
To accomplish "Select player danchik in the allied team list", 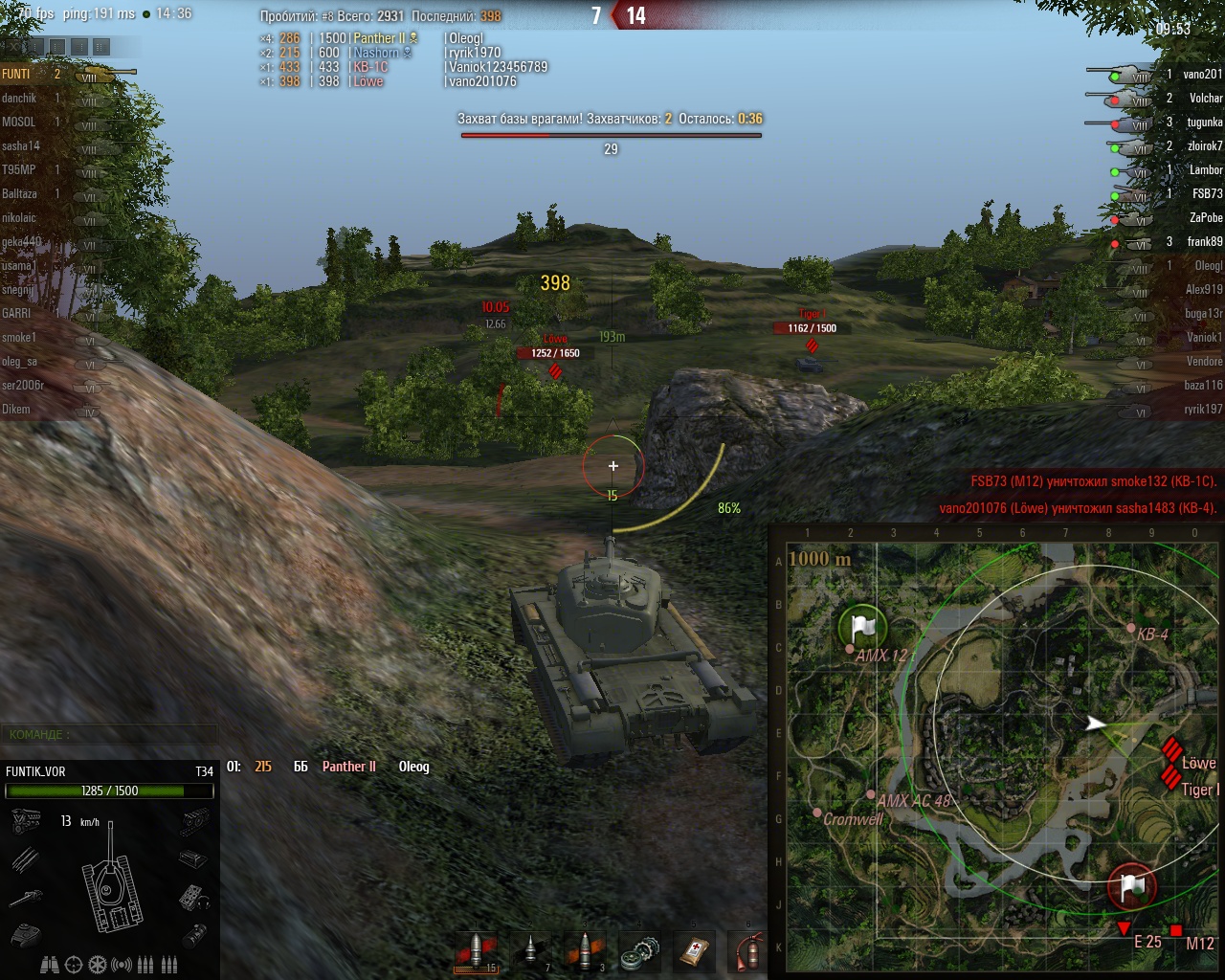I will tap(19, 98).
